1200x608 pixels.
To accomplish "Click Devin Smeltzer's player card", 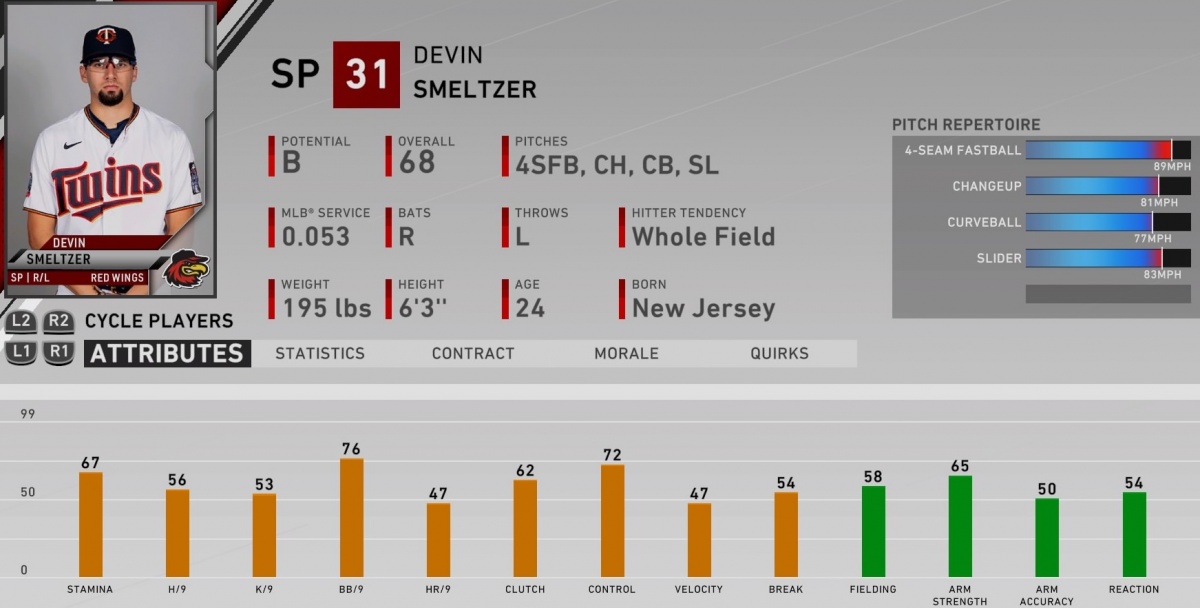I will point(110,150).
